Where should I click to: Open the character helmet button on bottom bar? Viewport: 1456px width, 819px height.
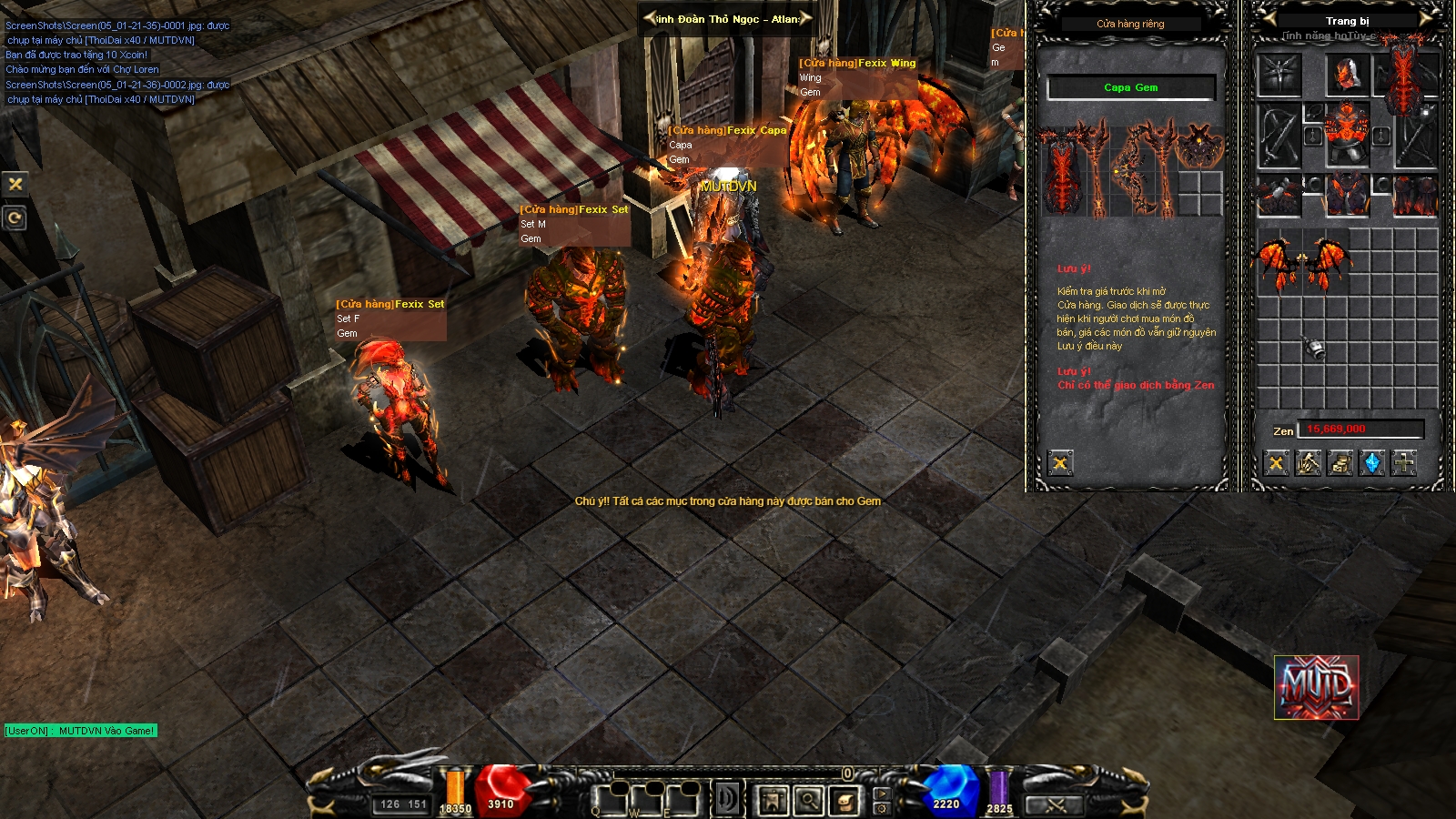coord(773,801)
